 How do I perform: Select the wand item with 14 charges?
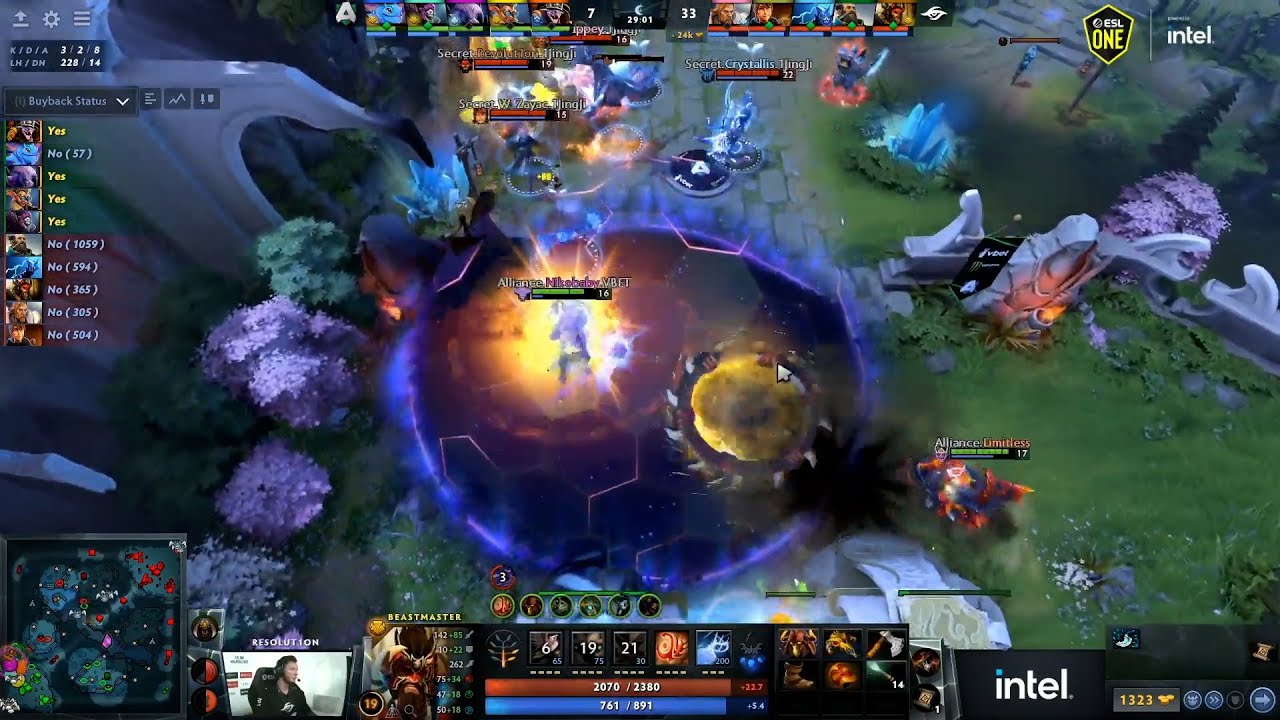click(x=882, y=675)
